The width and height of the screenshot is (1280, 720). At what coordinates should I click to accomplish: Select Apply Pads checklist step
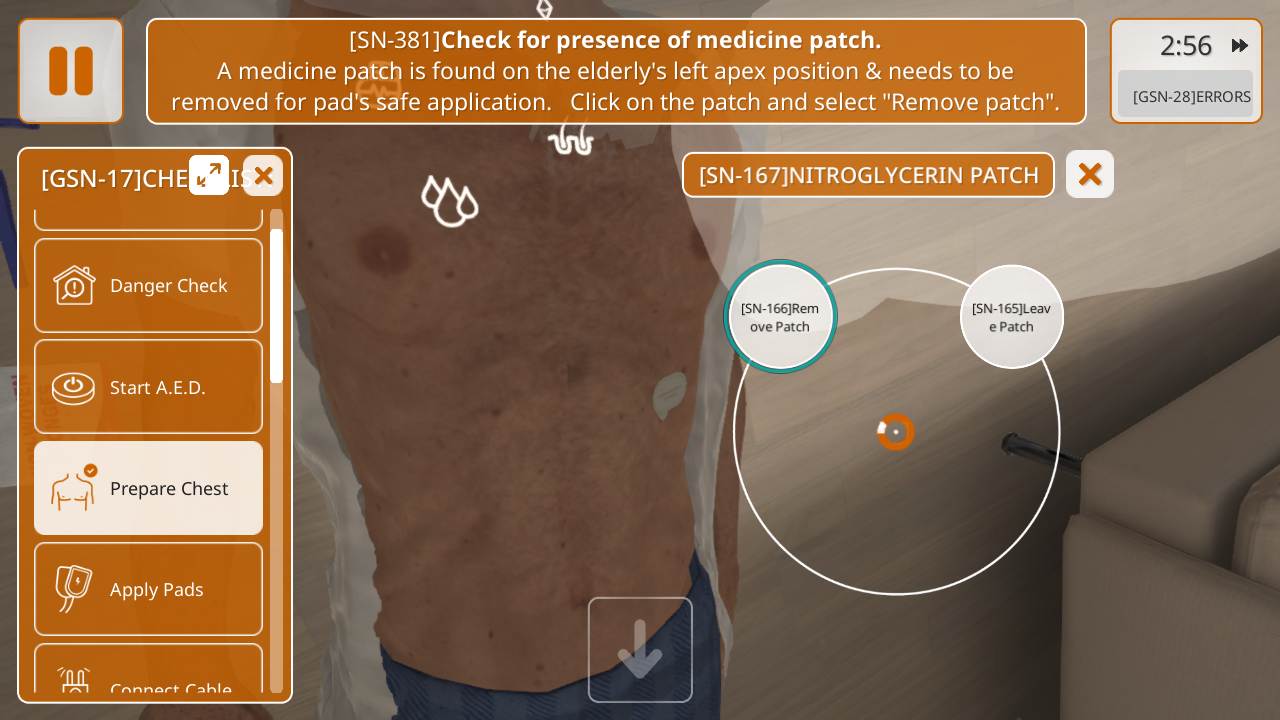point(148,589)
